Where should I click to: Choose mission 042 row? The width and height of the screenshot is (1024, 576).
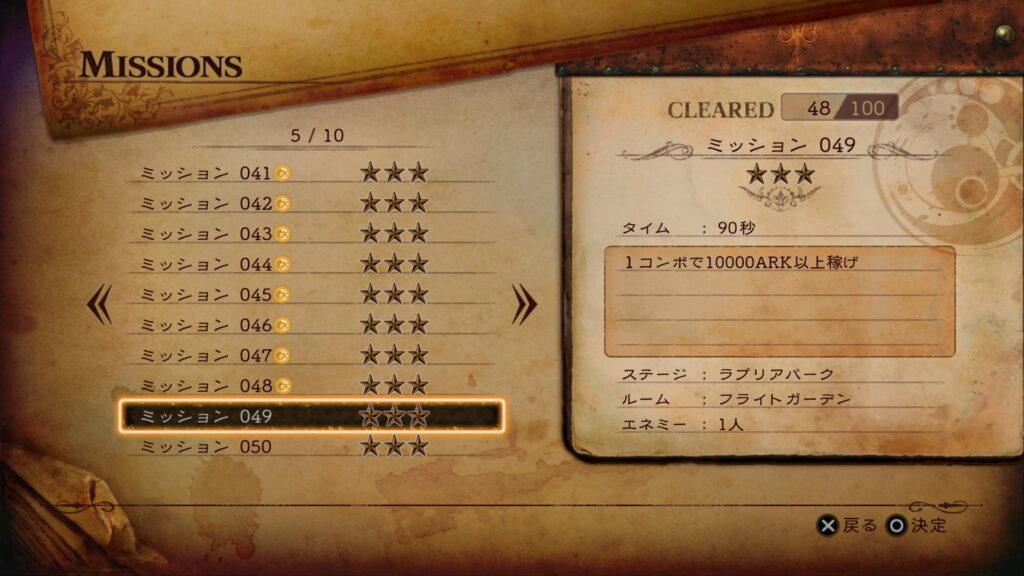[310, 203]
